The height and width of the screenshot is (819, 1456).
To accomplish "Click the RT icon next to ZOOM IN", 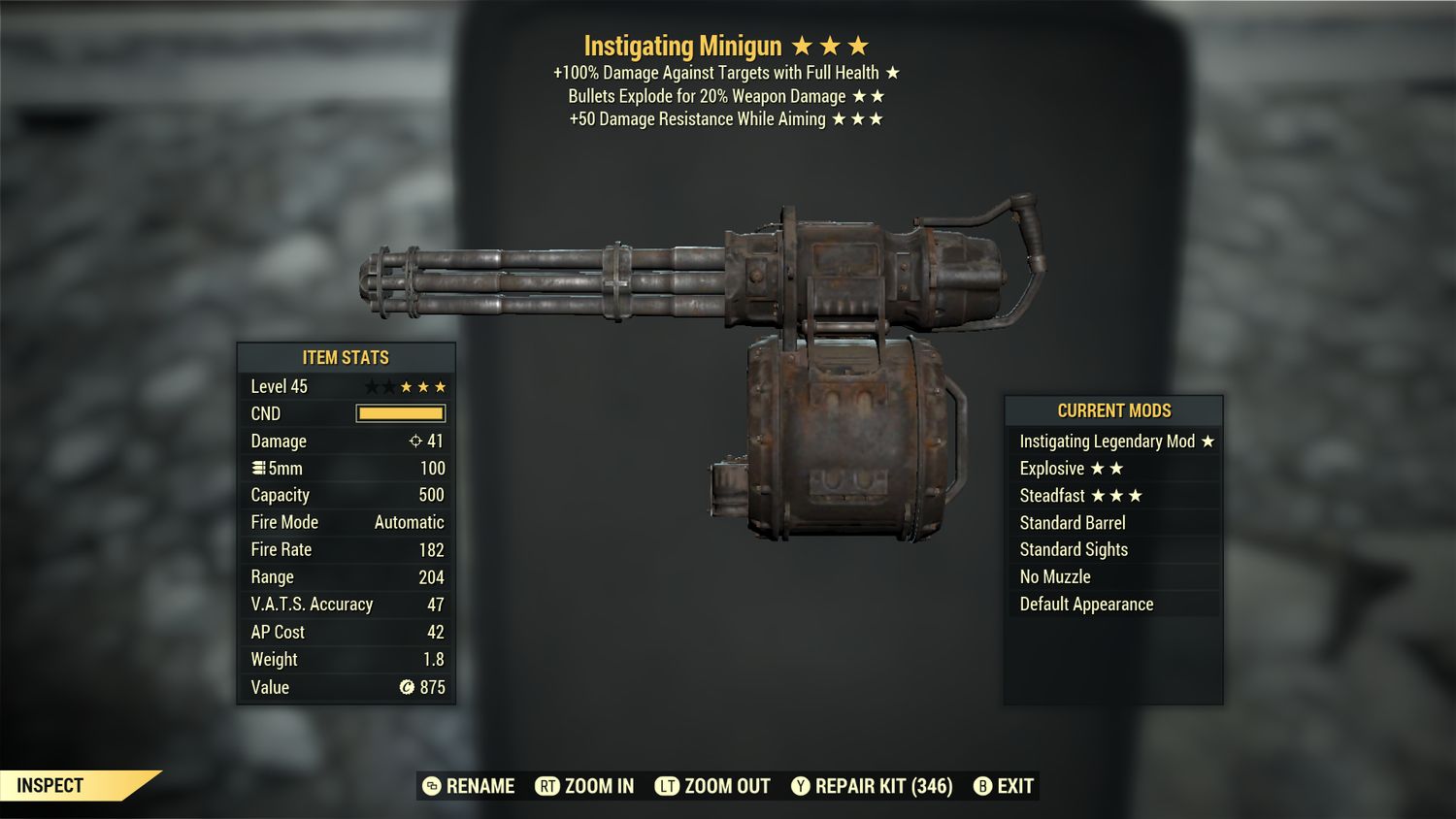I will tap(548, 786).
